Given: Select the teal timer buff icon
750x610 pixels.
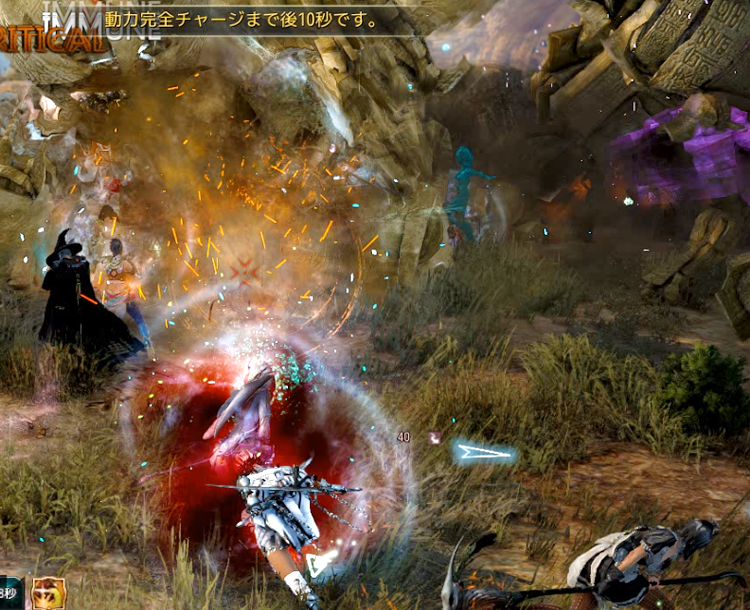Looking at the screenshot, I should (x=9, y=593).
